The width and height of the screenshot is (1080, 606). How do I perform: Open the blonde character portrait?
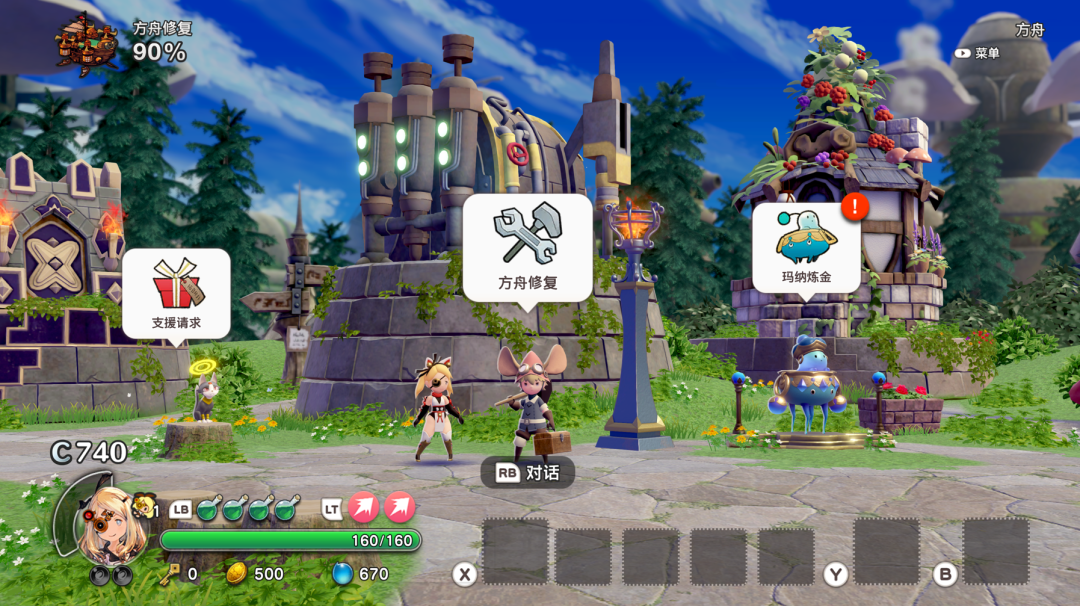coord(102,523)
